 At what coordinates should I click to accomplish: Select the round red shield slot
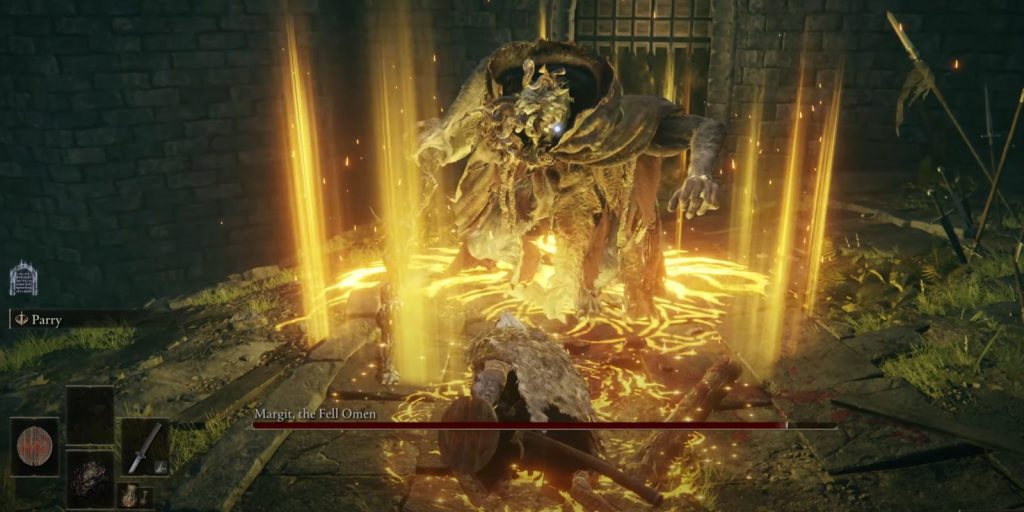point(35,447)
